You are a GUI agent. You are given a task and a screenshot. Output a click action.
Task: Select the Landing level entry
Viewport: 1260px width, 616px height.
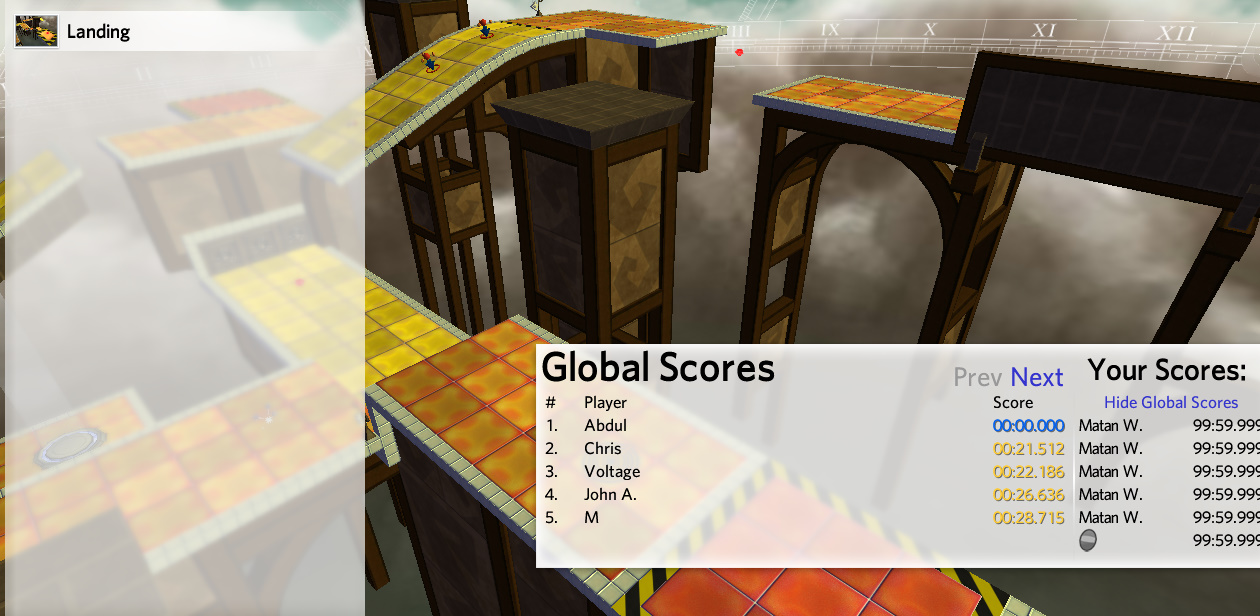coord(98,31)
